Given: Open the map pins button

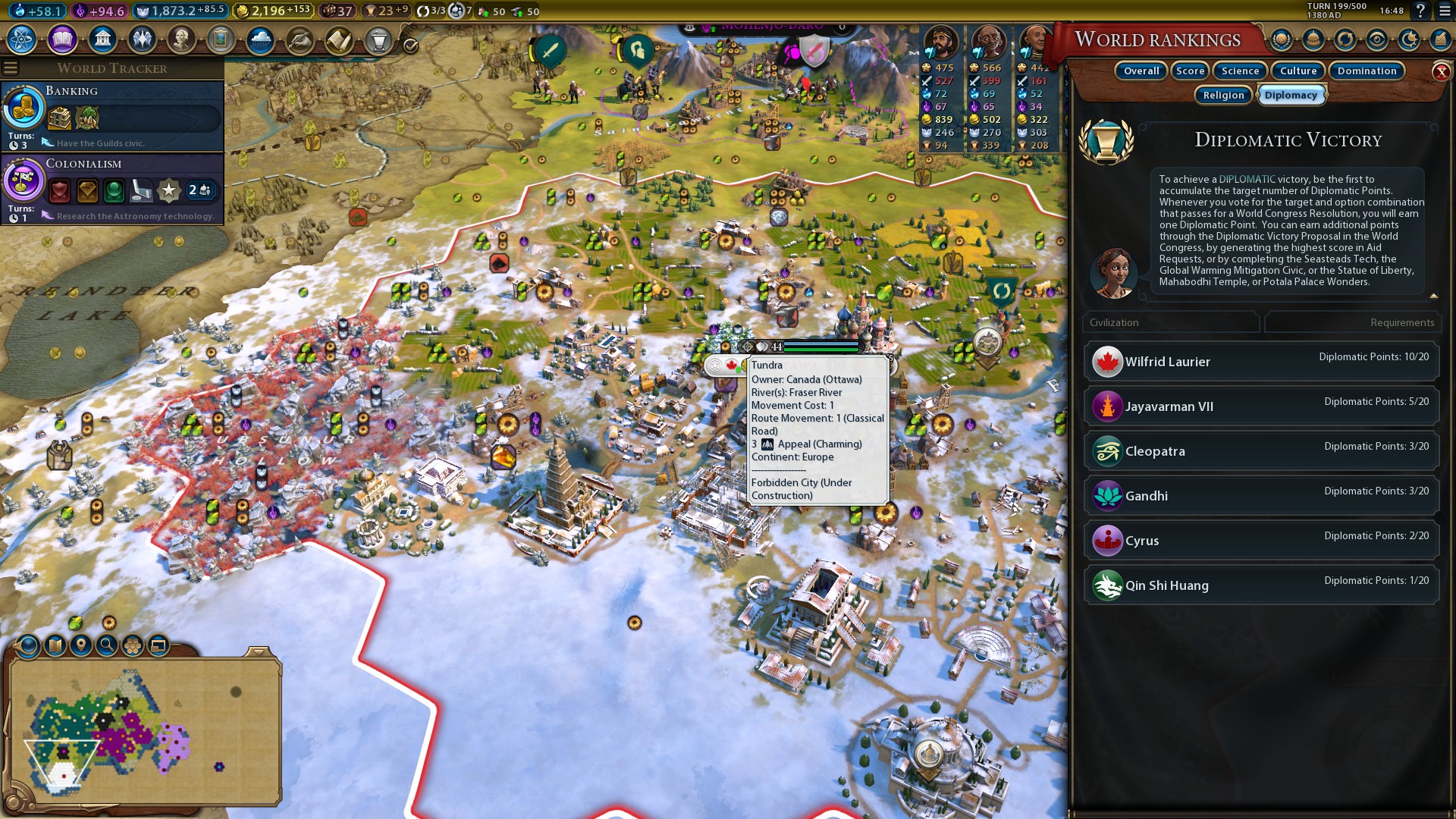Looking at the screenshot, I should point(80,645).
